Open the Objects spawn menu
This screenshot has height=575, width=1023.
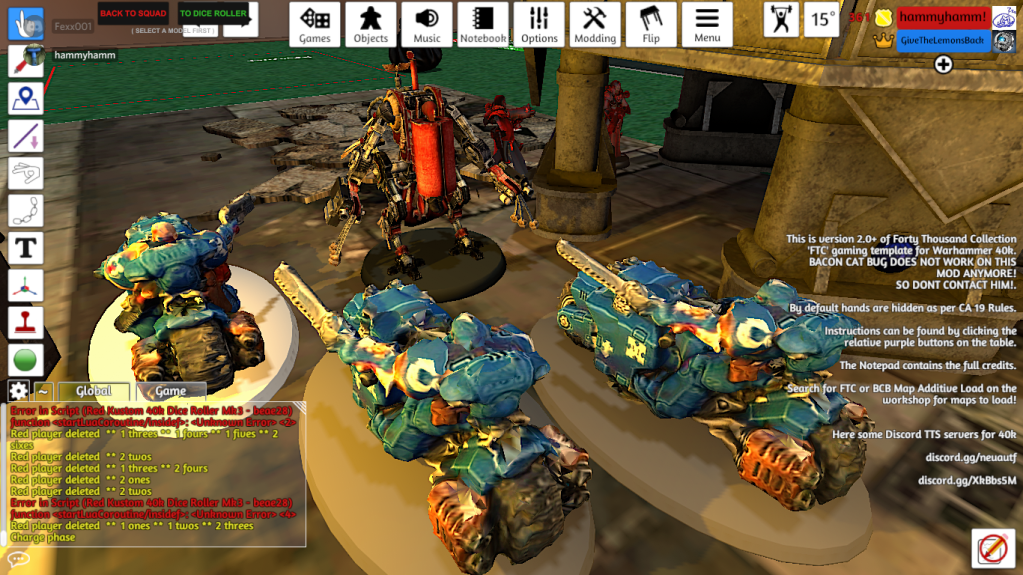(371, 25)
